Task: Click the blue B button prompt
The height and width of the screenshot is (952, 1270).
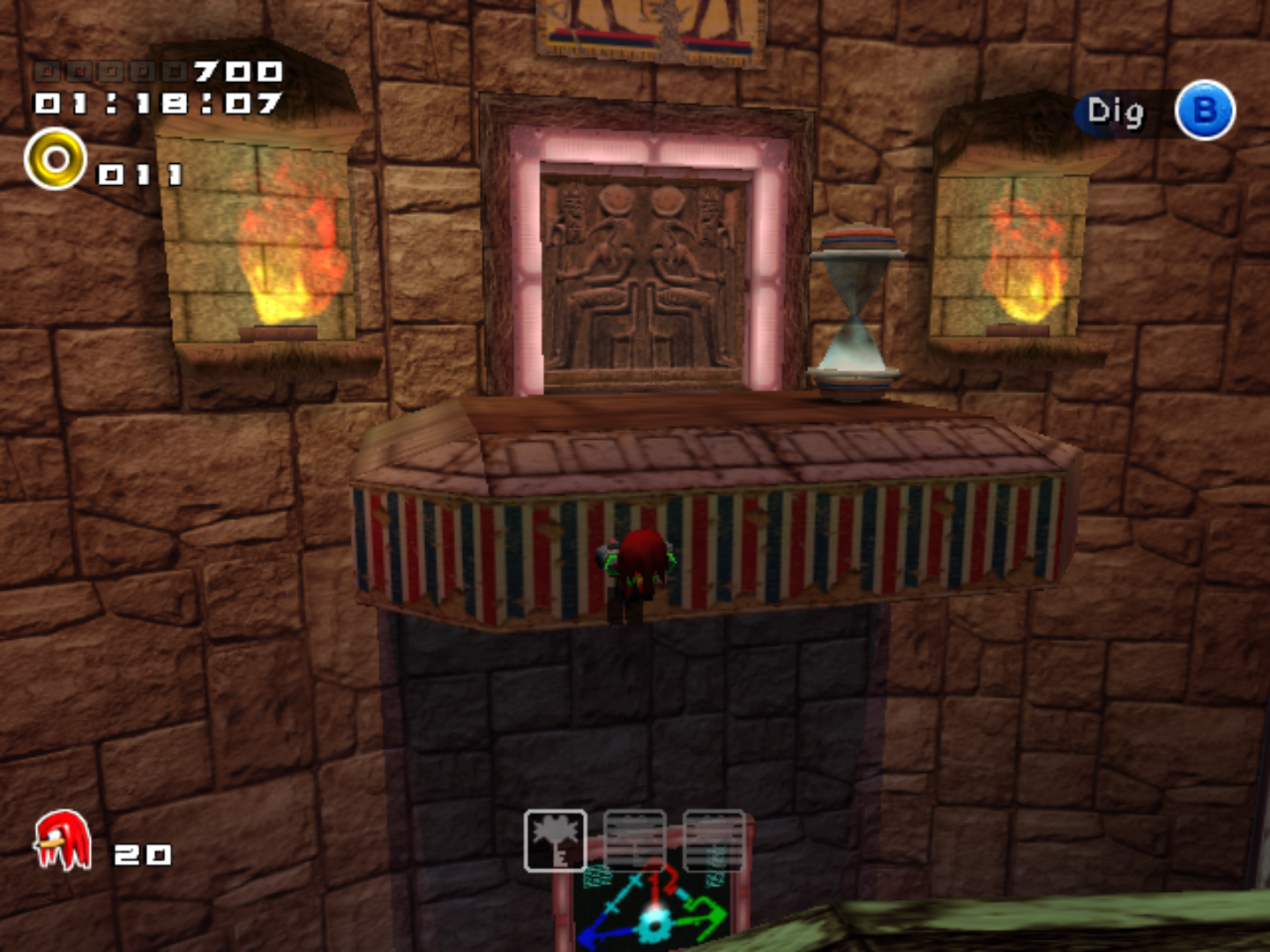Action: point(1205,111)
